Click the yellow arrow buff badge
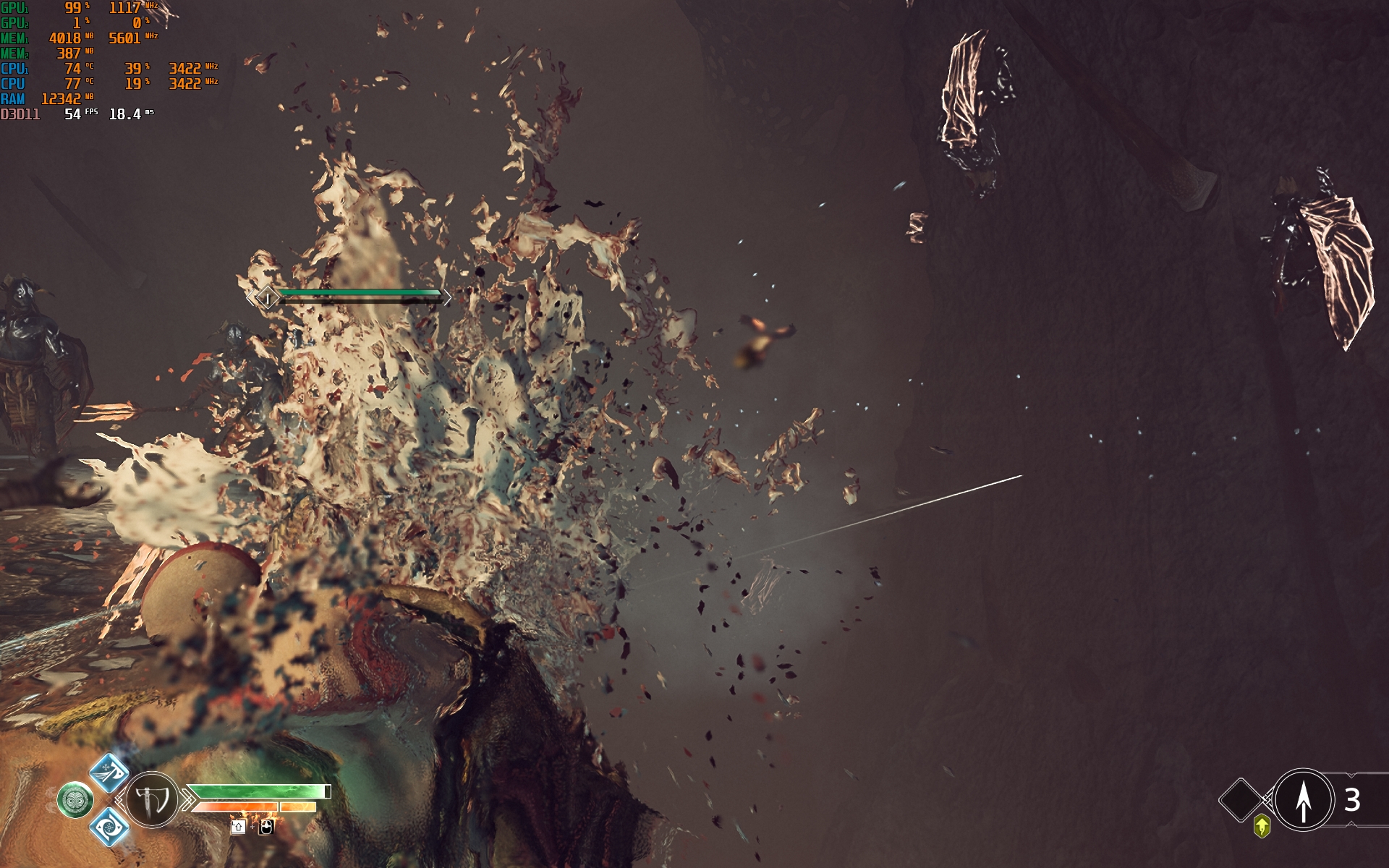Screen dimensions: 1389x868 coord(1262,825)
